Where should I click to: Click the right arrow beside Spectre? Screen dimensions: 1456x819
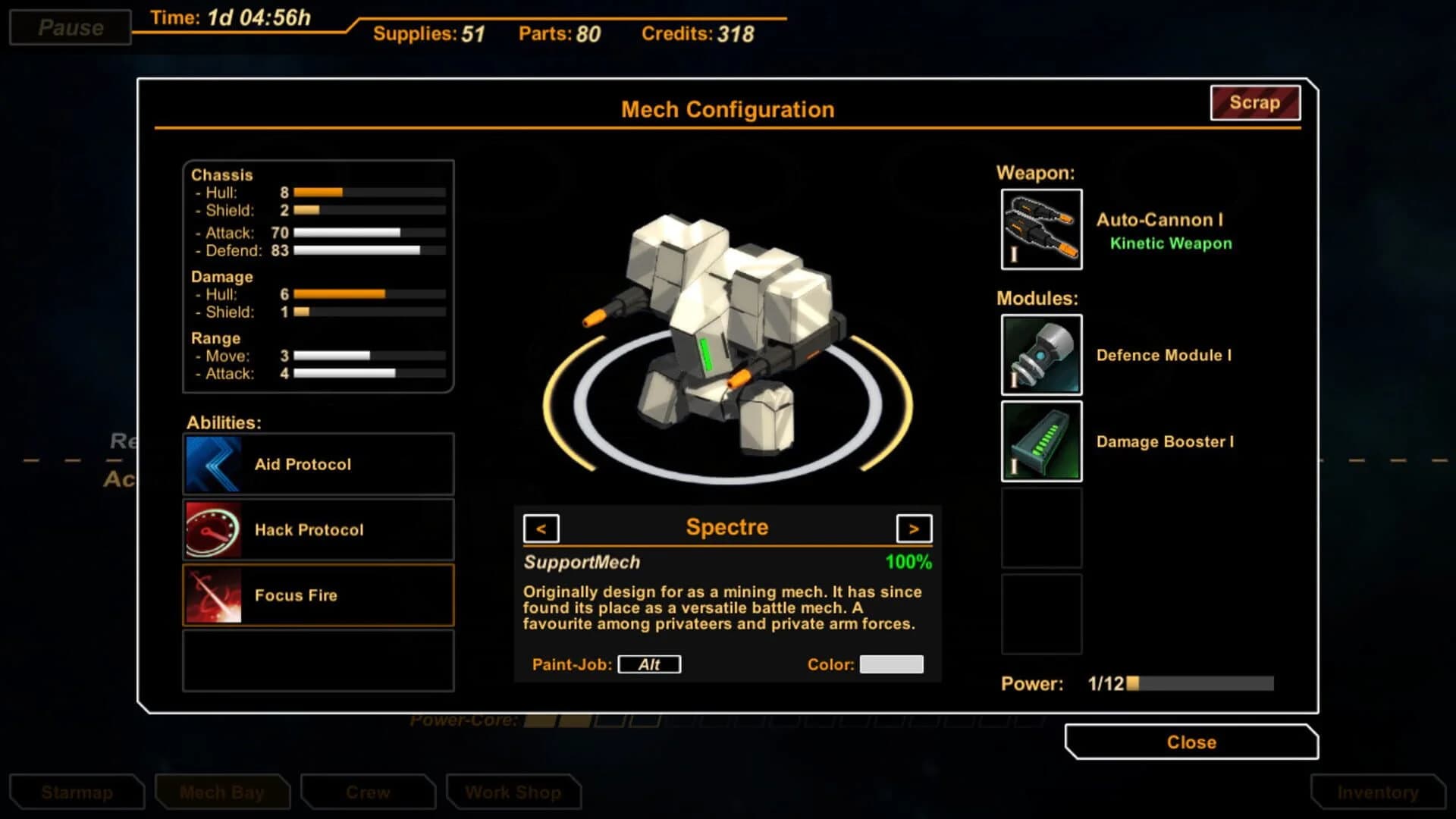tap(914, 528)
